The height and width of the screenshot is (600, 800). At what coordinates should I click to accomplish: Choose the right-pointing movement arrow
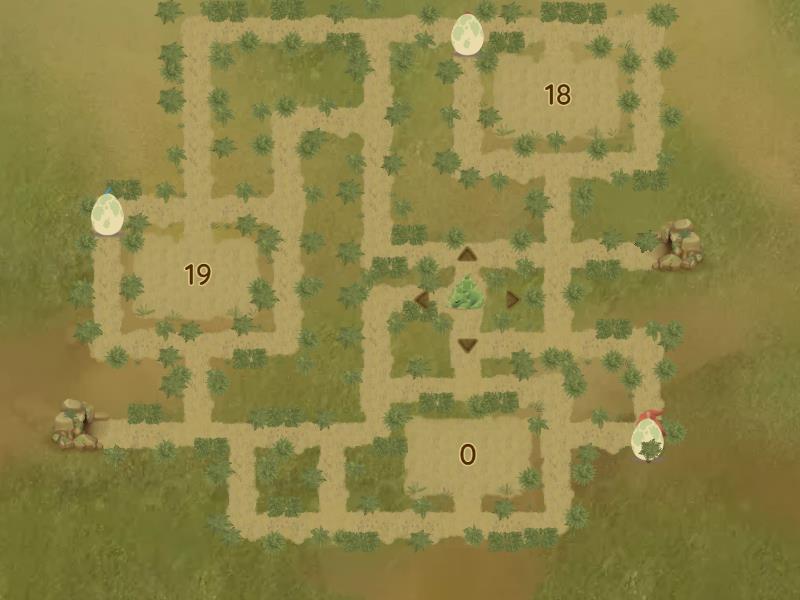pyautogui.click(x=512, y=299)
